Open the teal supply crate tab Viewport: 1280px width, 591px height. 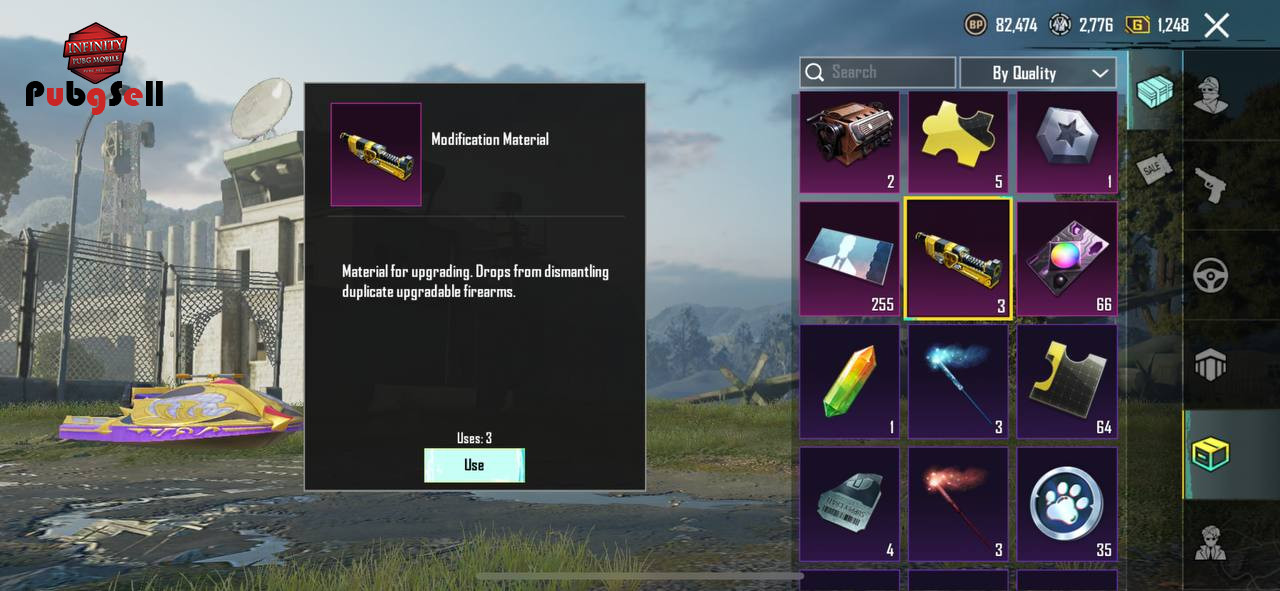(x=1155, y=91)
